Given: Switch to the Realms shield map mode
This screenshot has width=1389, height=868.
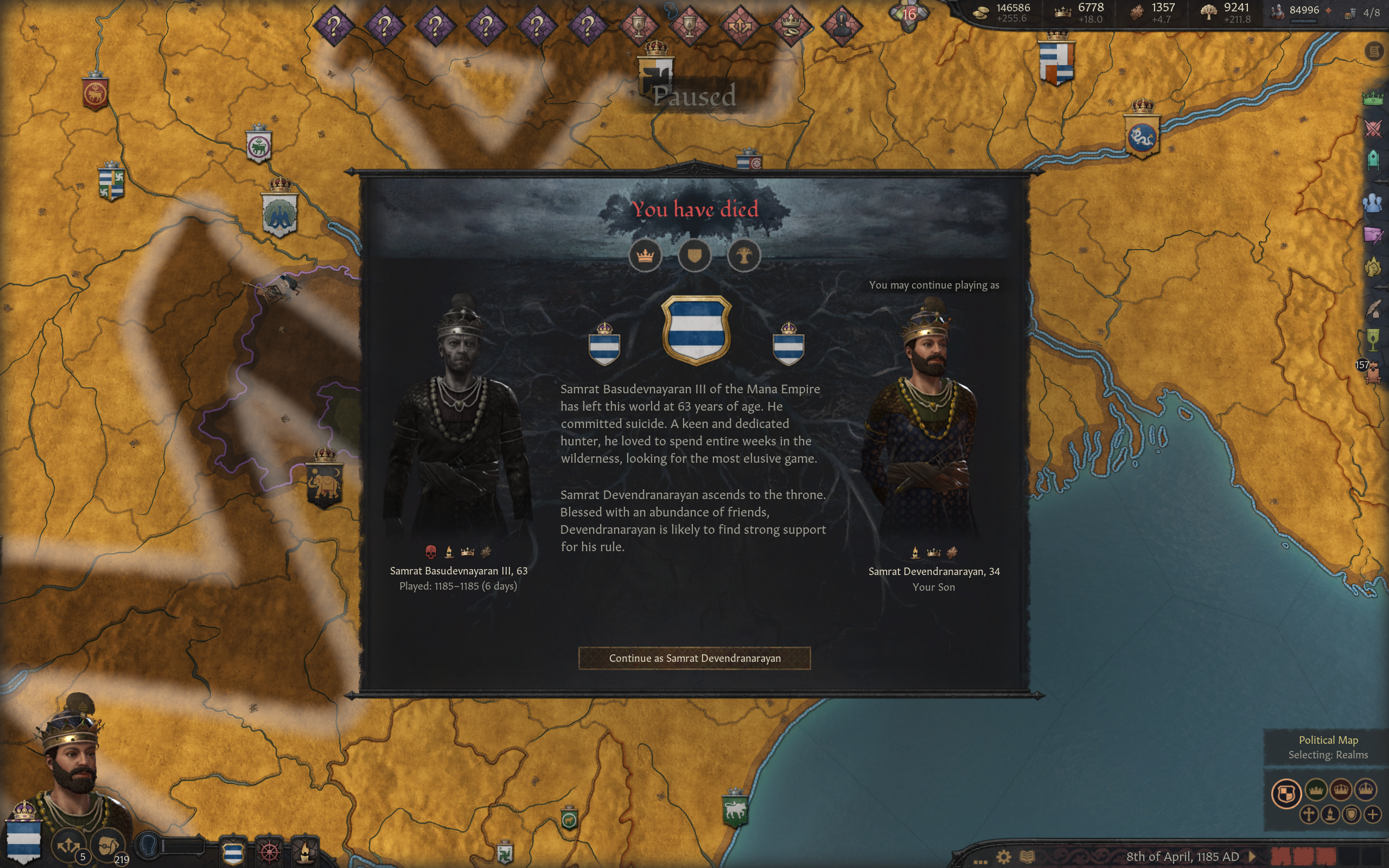Looking at the screenshot, I should pos(1286,794).
